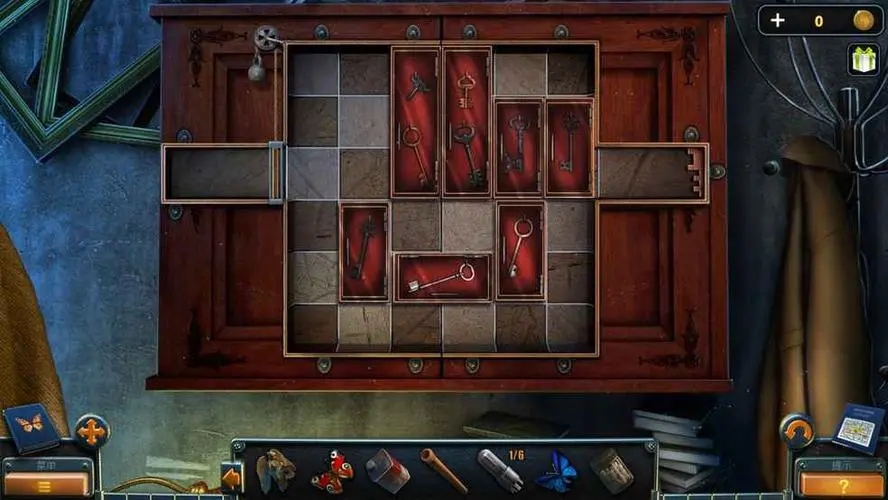Add coins with the plus button
The width and height of the screenshot is (888, 500).
tap(779, 21)
